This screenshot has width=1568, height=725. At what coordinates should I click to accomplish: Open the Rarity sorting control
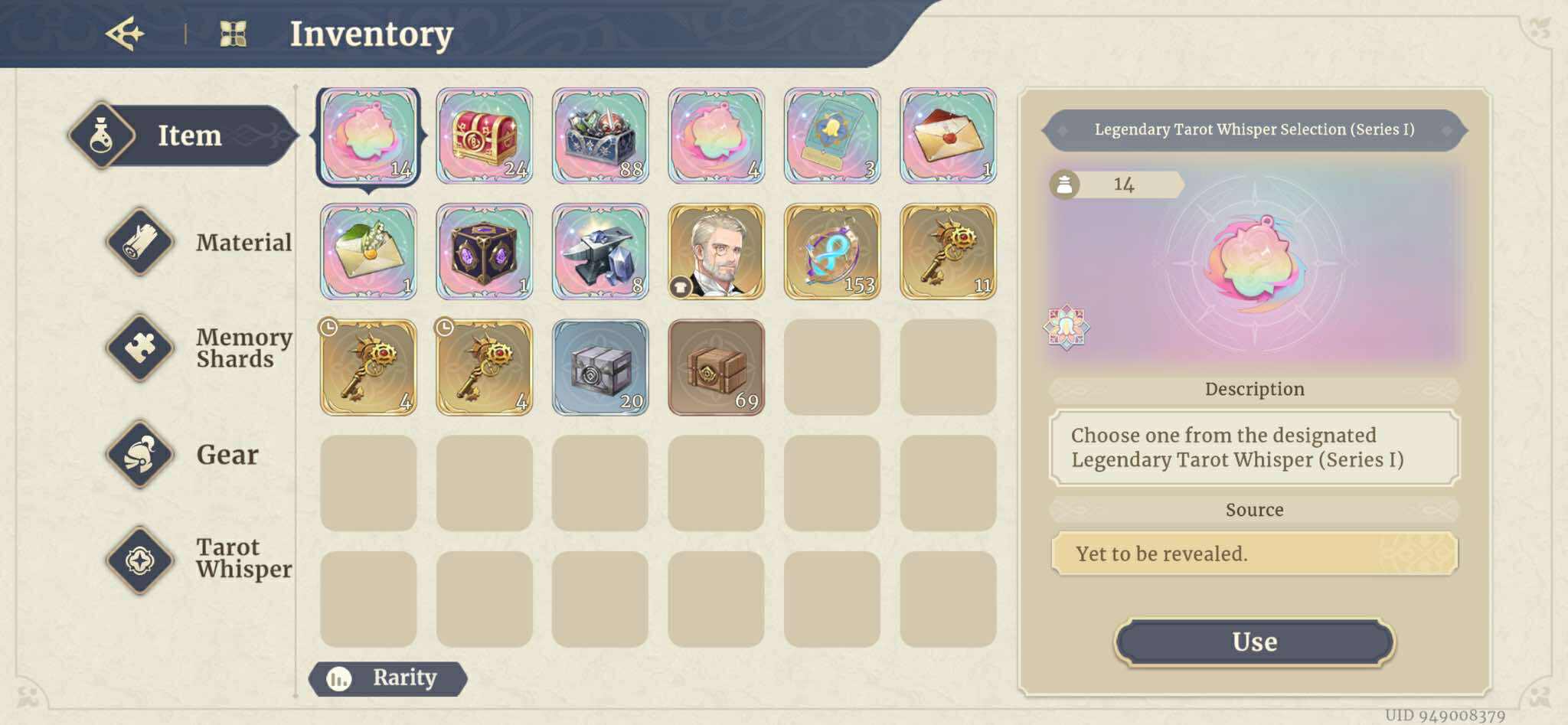pos(387,678)
